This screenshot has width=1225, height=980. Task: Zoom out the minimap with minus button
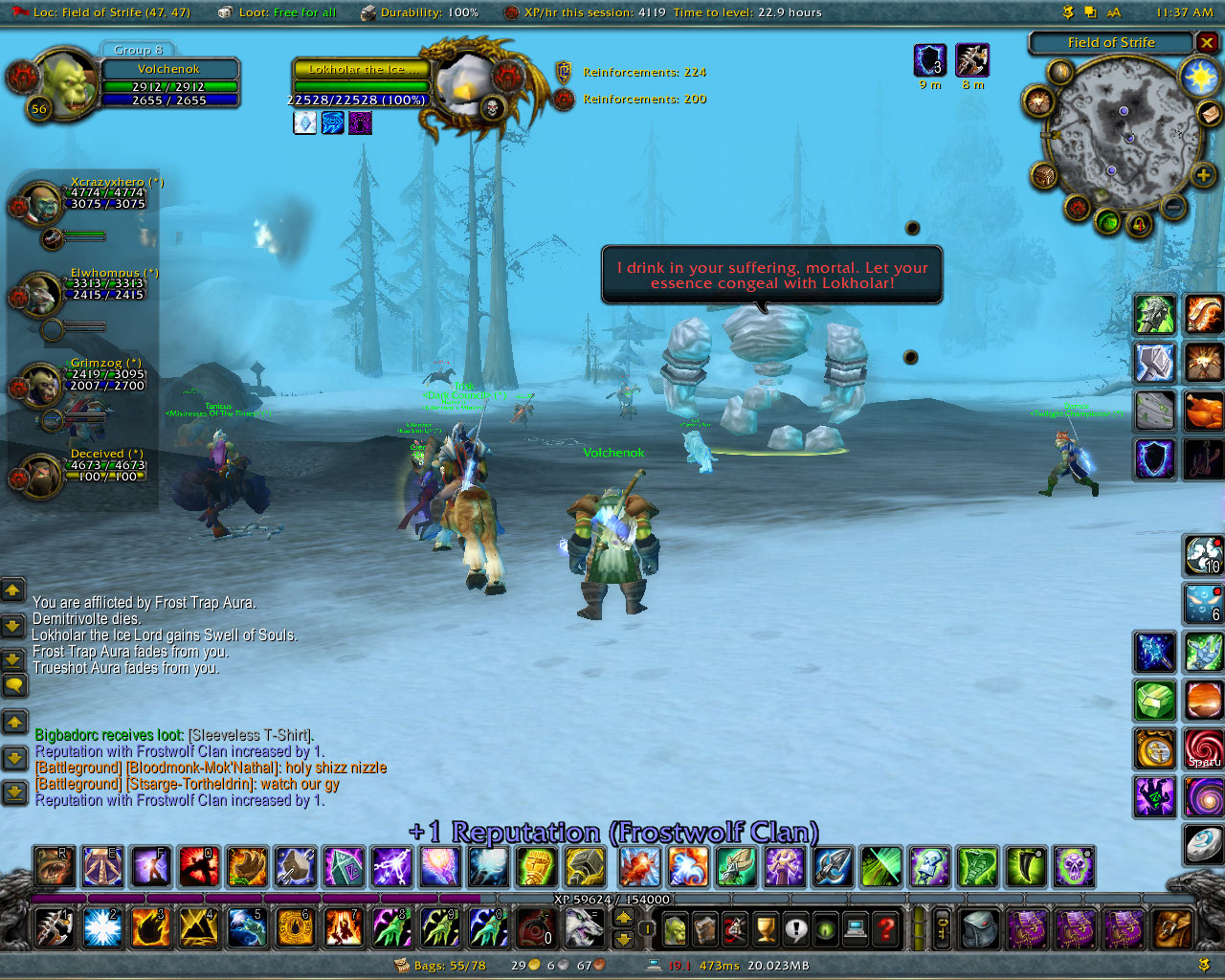point(1173,206)
